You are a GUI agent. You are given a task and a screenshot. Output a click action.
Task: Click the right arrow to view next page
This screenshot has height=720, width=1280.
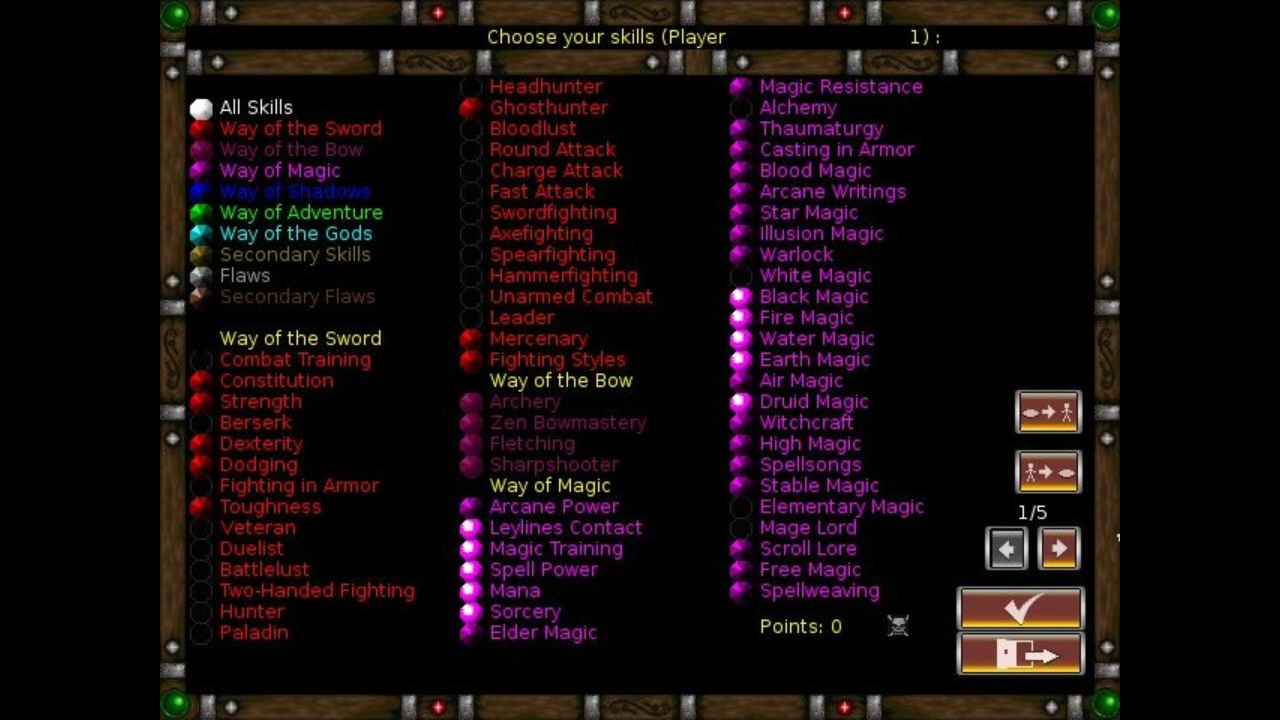[1058, 548]
